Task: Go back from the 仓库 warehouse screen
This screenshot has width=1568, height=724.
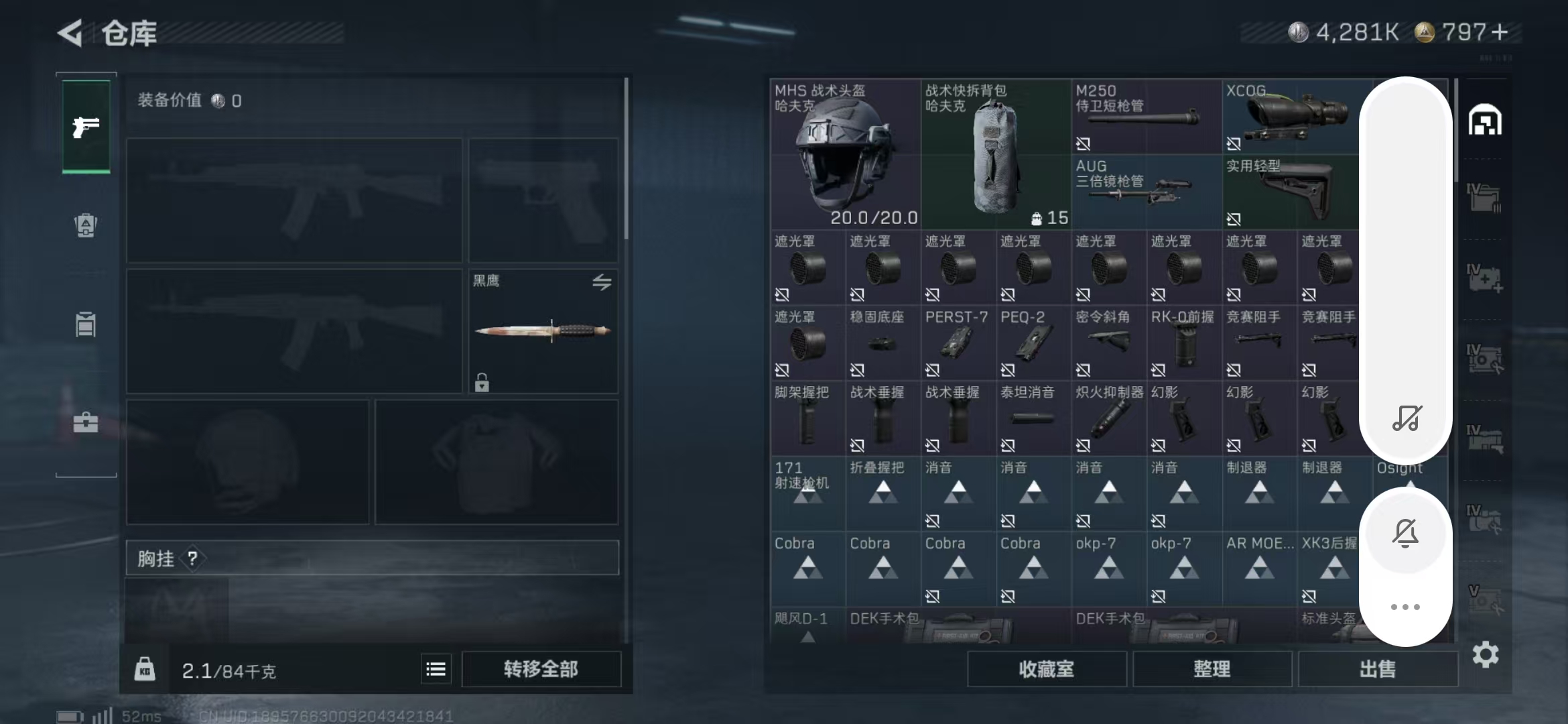Action: click(71, 33)
